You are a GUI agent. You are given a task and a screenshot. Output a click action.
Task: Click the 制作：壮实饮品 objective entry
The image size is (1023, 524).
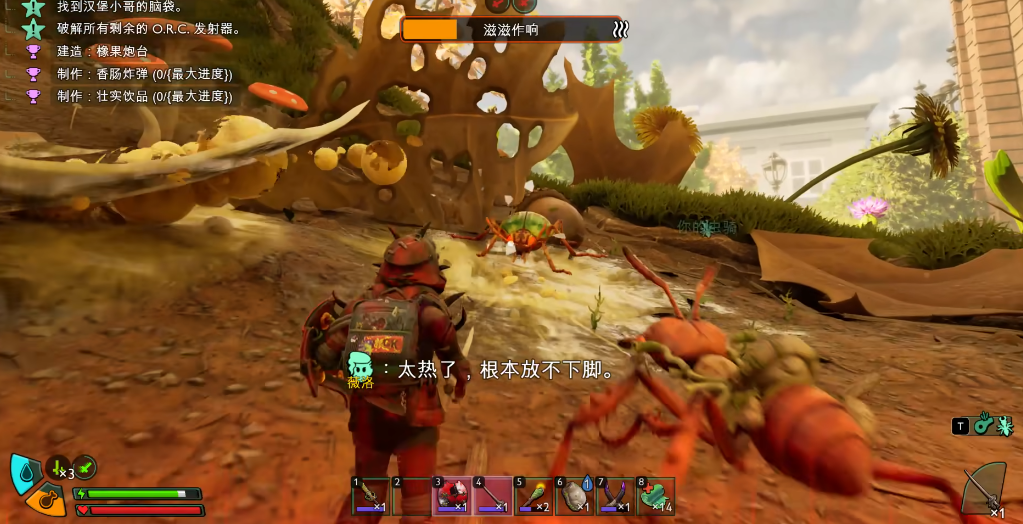144,97
